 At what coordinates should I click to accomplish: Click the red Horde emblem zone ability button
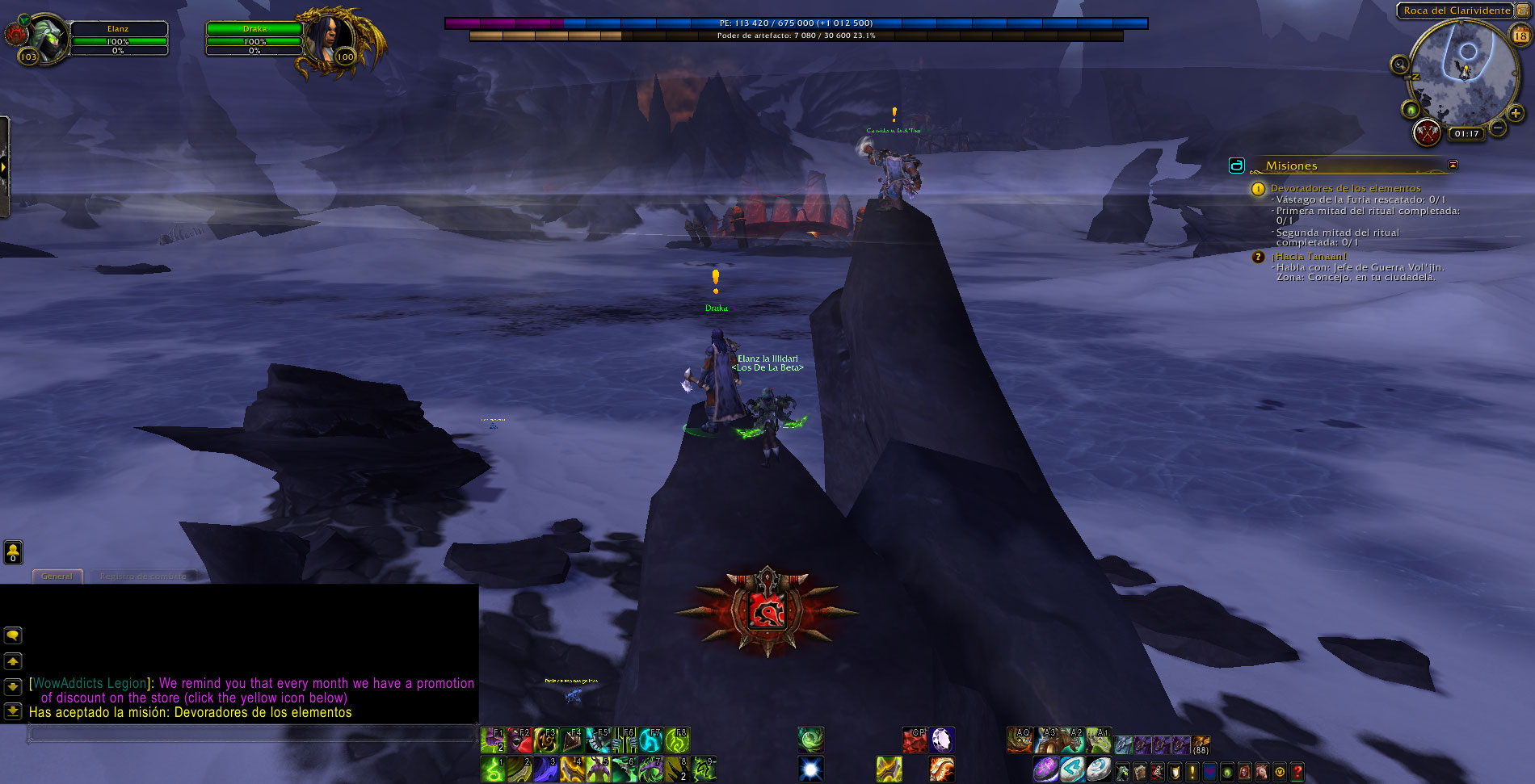point(766,611)
